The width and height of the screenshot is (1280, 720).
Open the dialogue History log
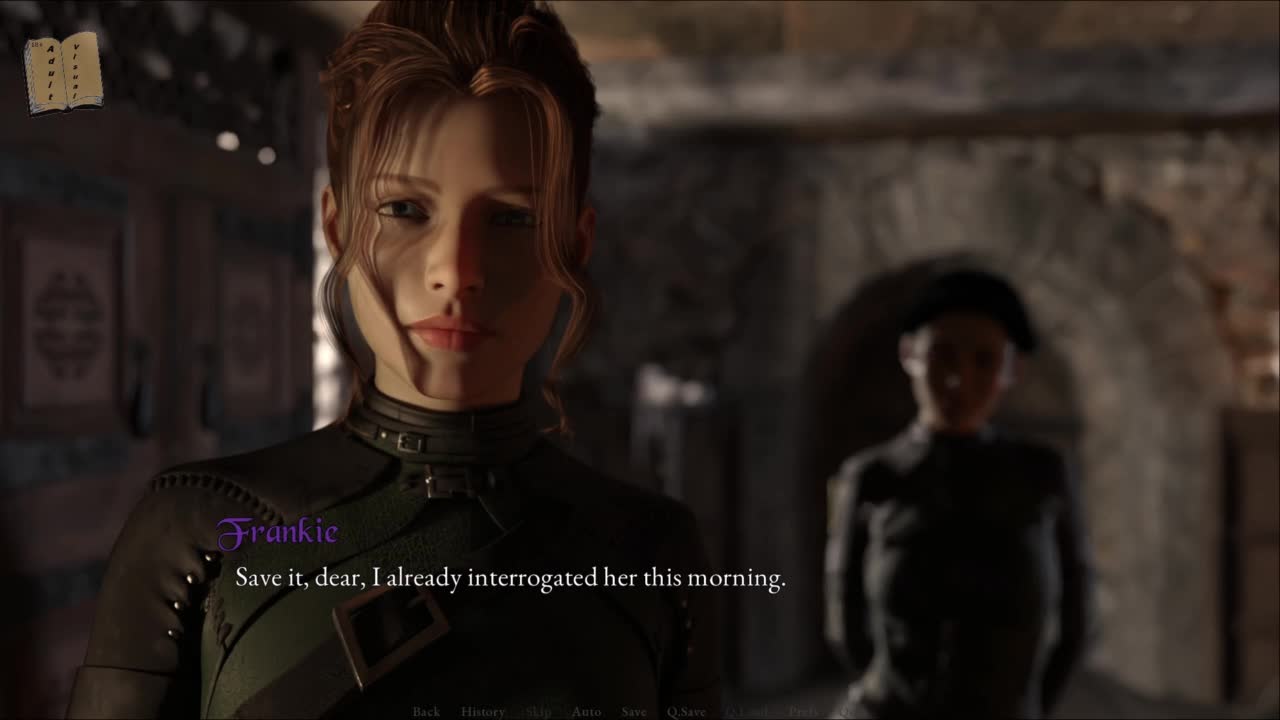[483, 711]
